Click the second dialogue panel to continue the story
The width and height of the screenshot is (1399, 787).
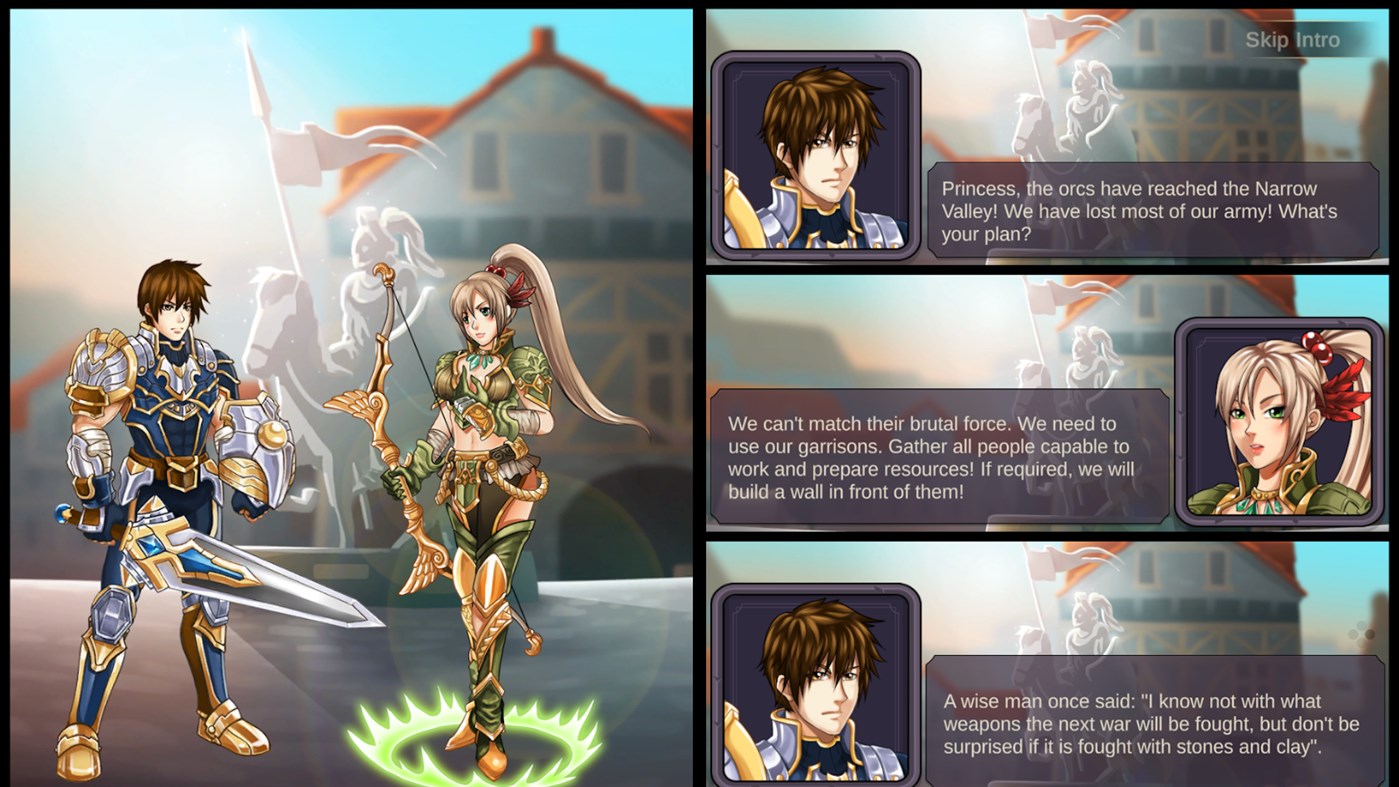click(1000, 400)
